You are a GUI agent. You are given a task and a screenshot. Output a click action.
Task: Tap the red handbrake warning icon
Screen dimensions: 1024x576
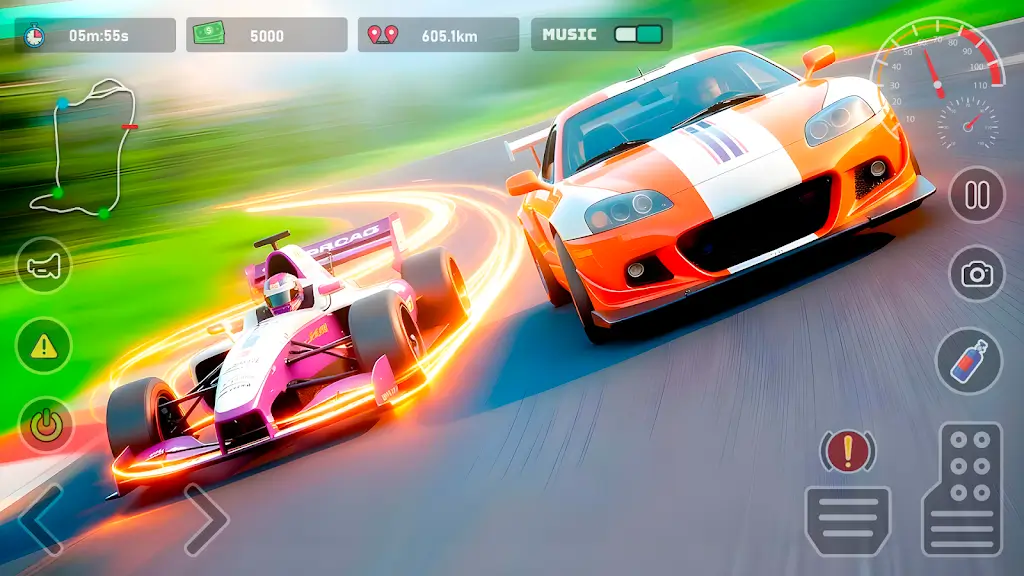[x=848, y=451]
